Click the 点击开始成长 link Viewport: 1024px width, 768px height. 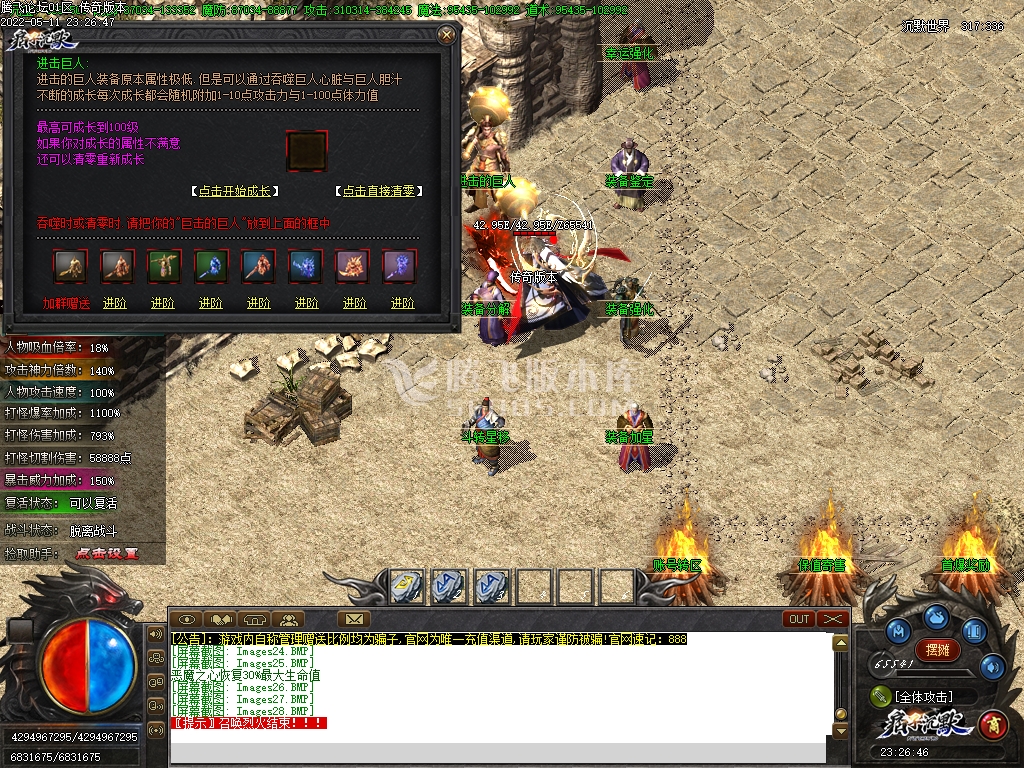click(235, 191)
